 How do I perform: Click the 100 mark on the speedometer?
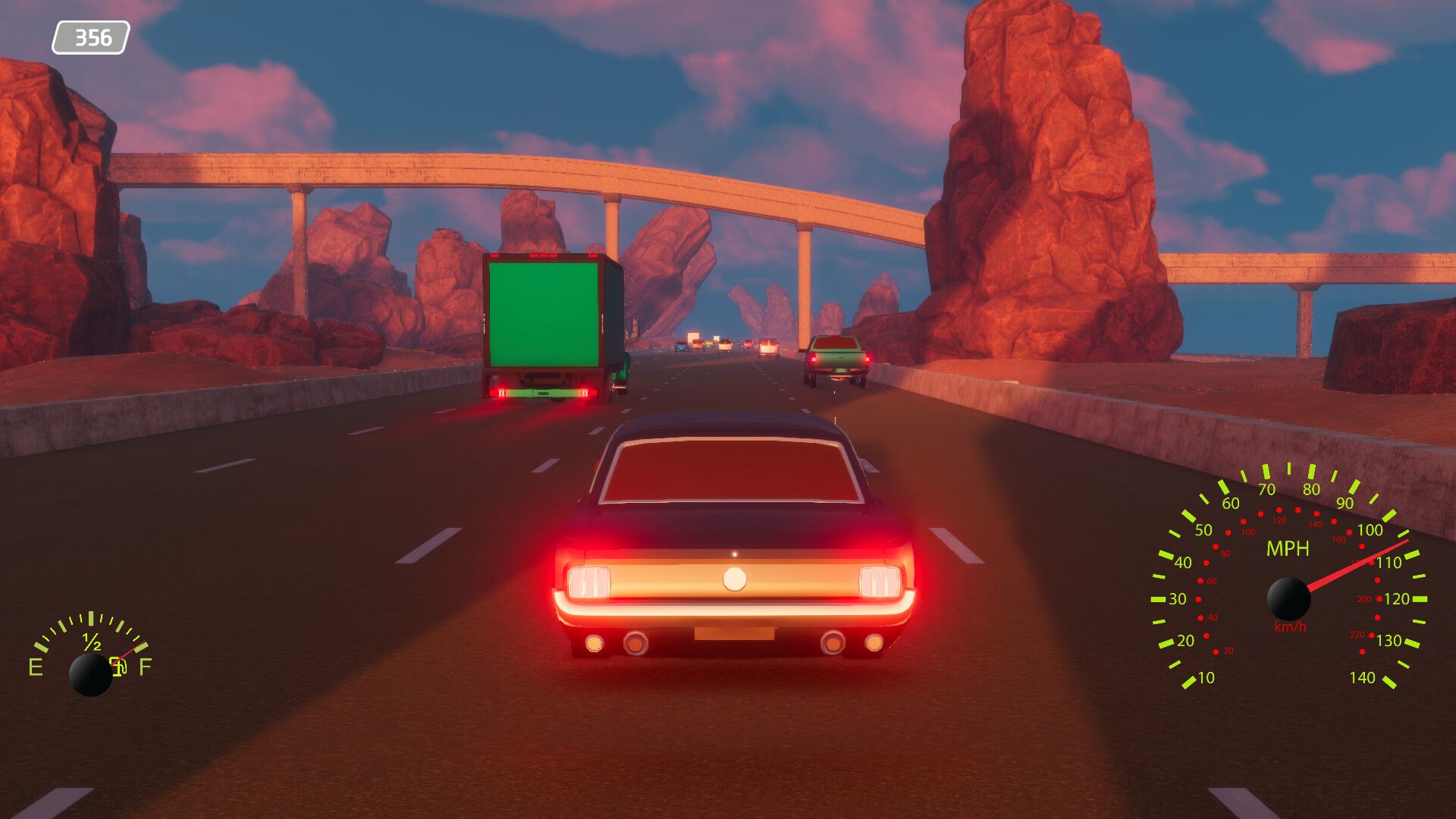1370,530
